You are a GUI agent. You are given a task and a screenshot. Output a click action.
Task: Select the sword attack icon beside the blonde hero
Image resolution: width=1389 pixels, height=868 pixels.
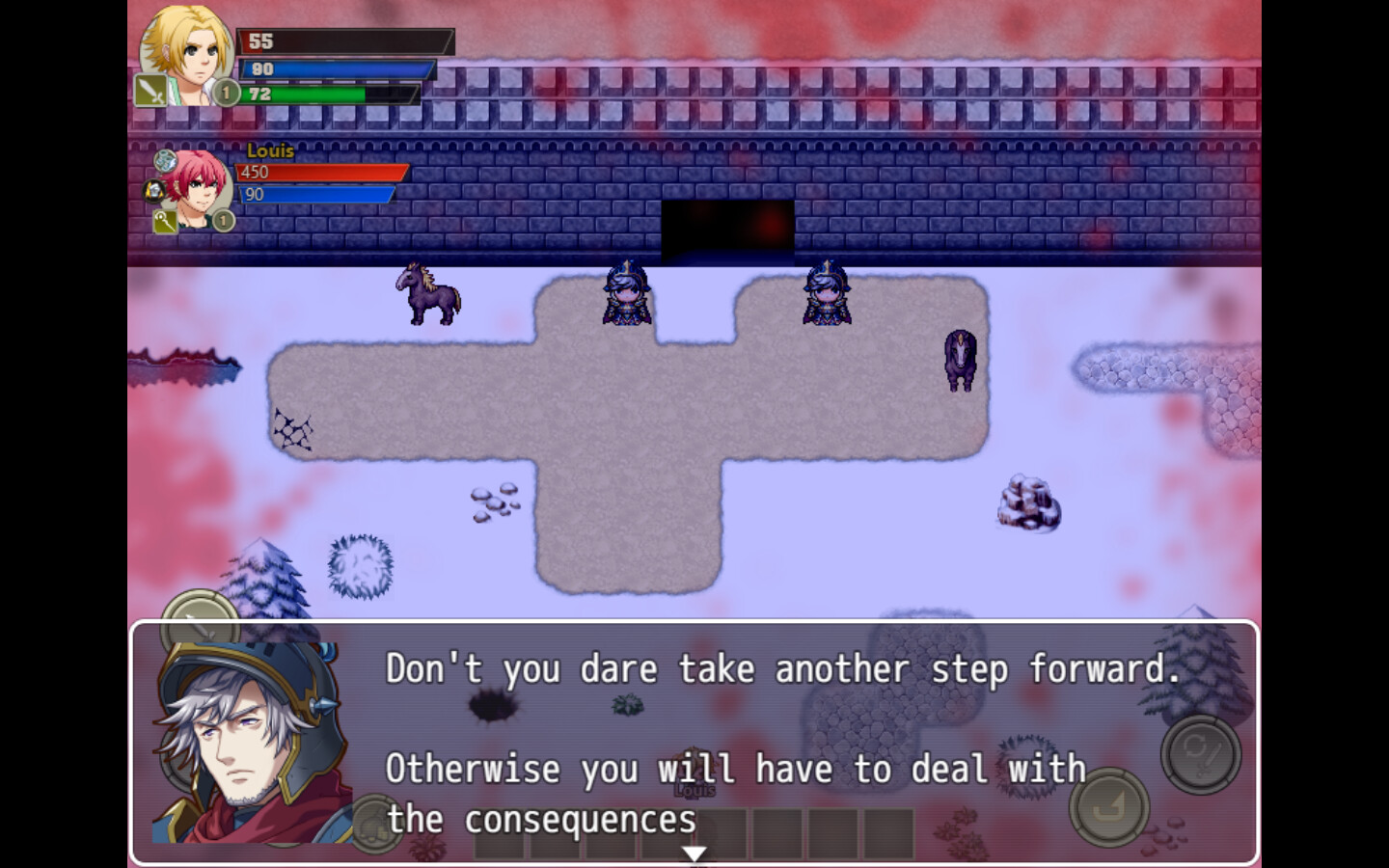[x=150, y=89]
